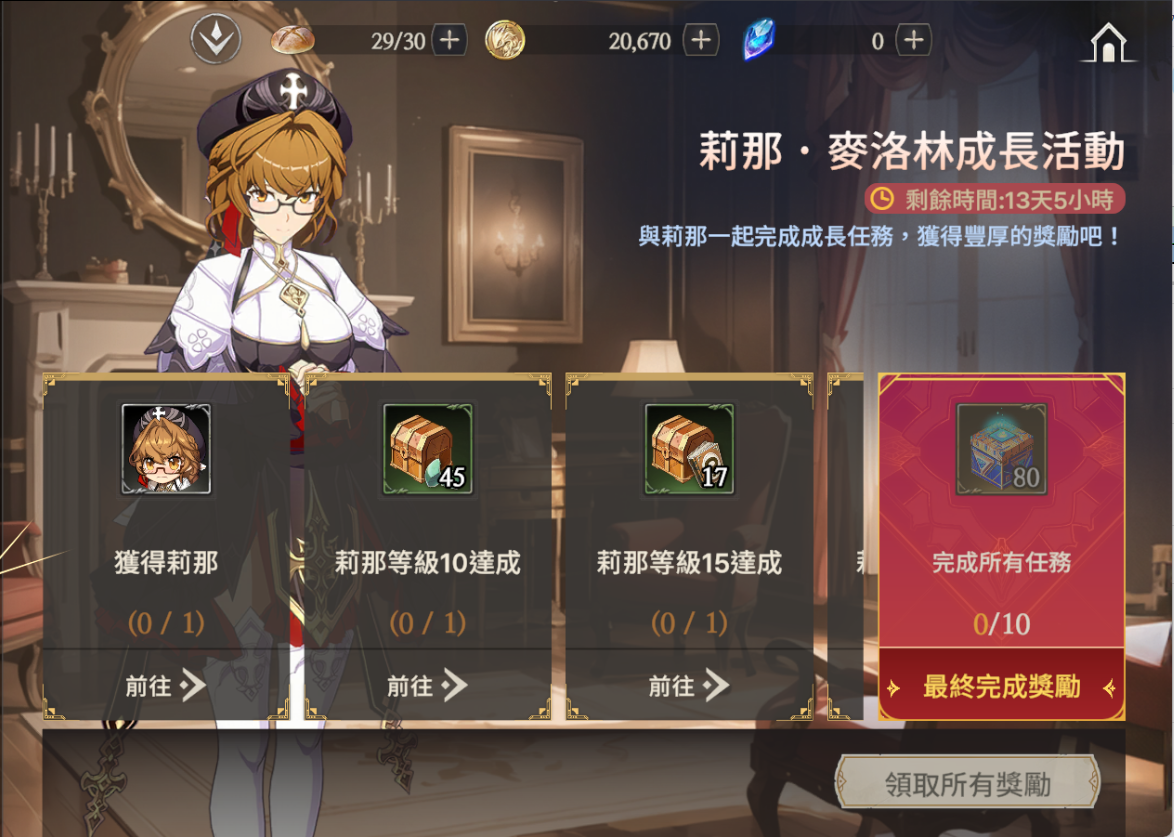Image resolution: width=1174 pixels, height=837 pixels.
Task: Click the gold coin currency icon
Action: pyautogui.click(x=505, y=40)
